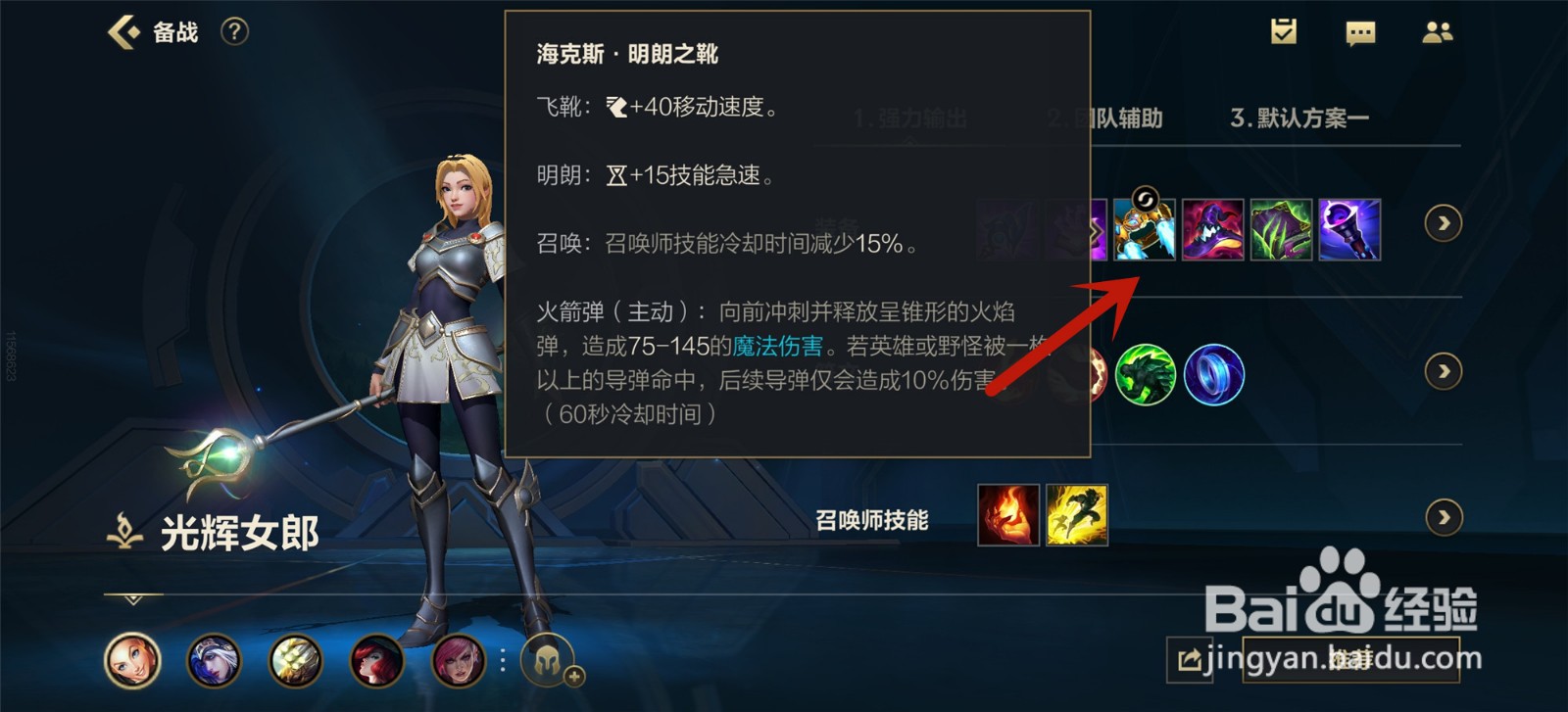Open the help question mark button
This screenshot has height=712, width=1568.
pos(231,32)
